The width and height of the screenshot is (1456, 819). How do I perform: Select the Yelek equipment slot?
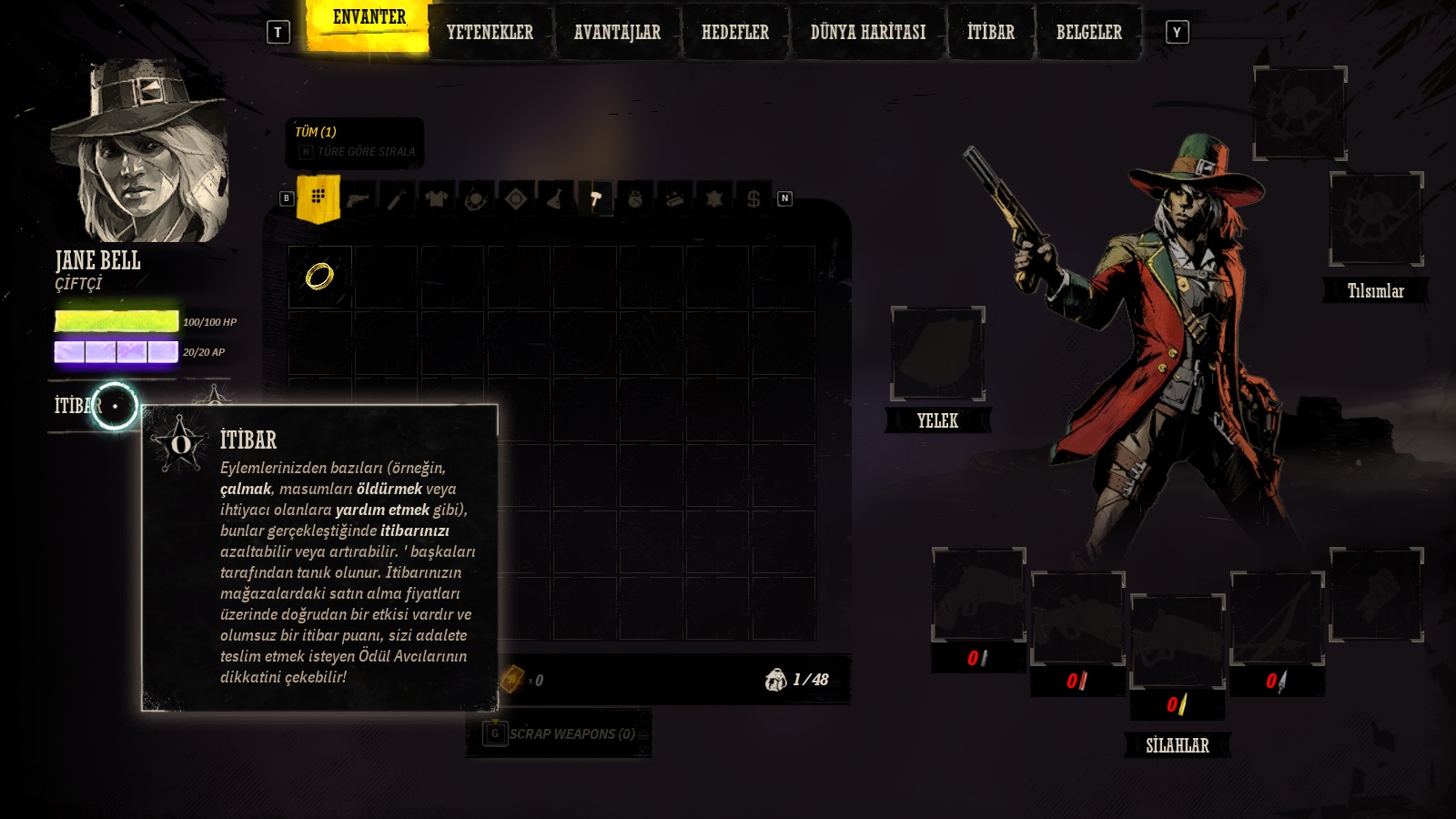(x=937, y=354)
